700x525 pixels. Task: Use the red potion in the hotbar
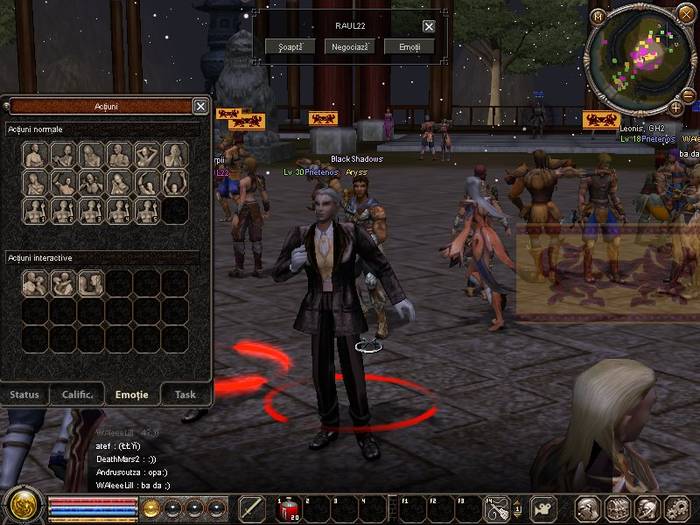pos(287,509)
